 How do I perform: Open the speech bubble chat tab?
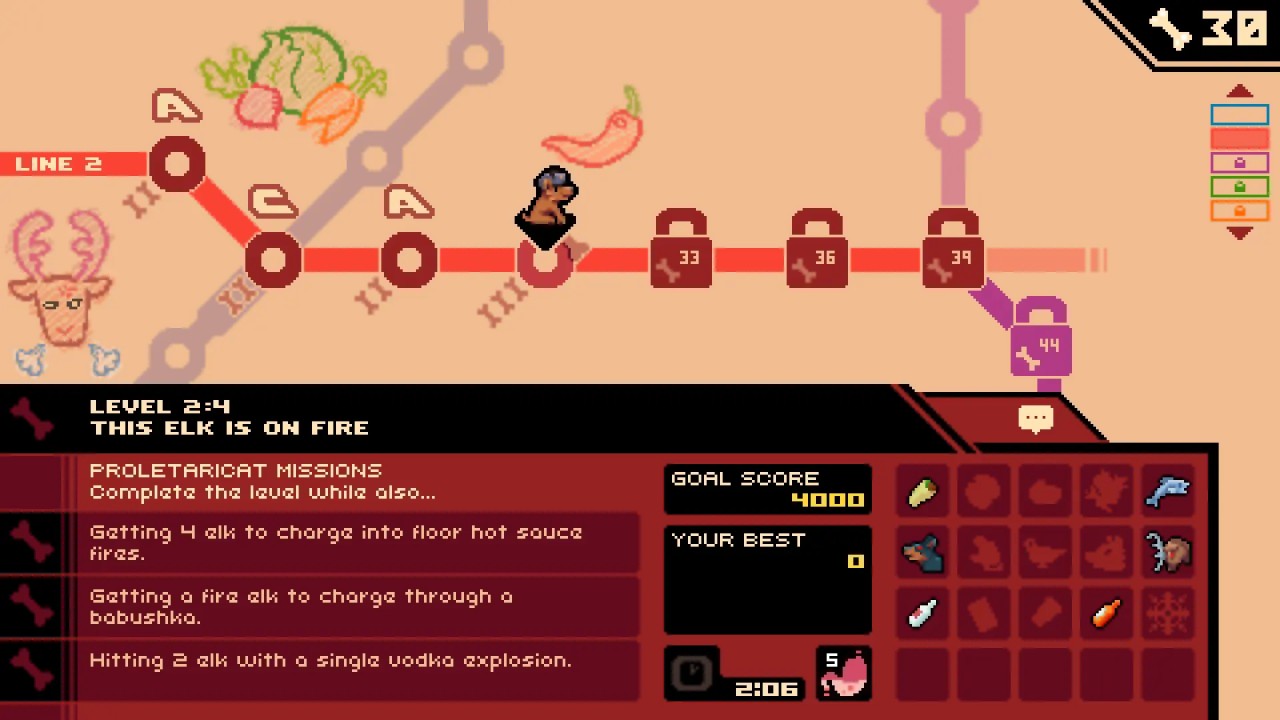1035,418
